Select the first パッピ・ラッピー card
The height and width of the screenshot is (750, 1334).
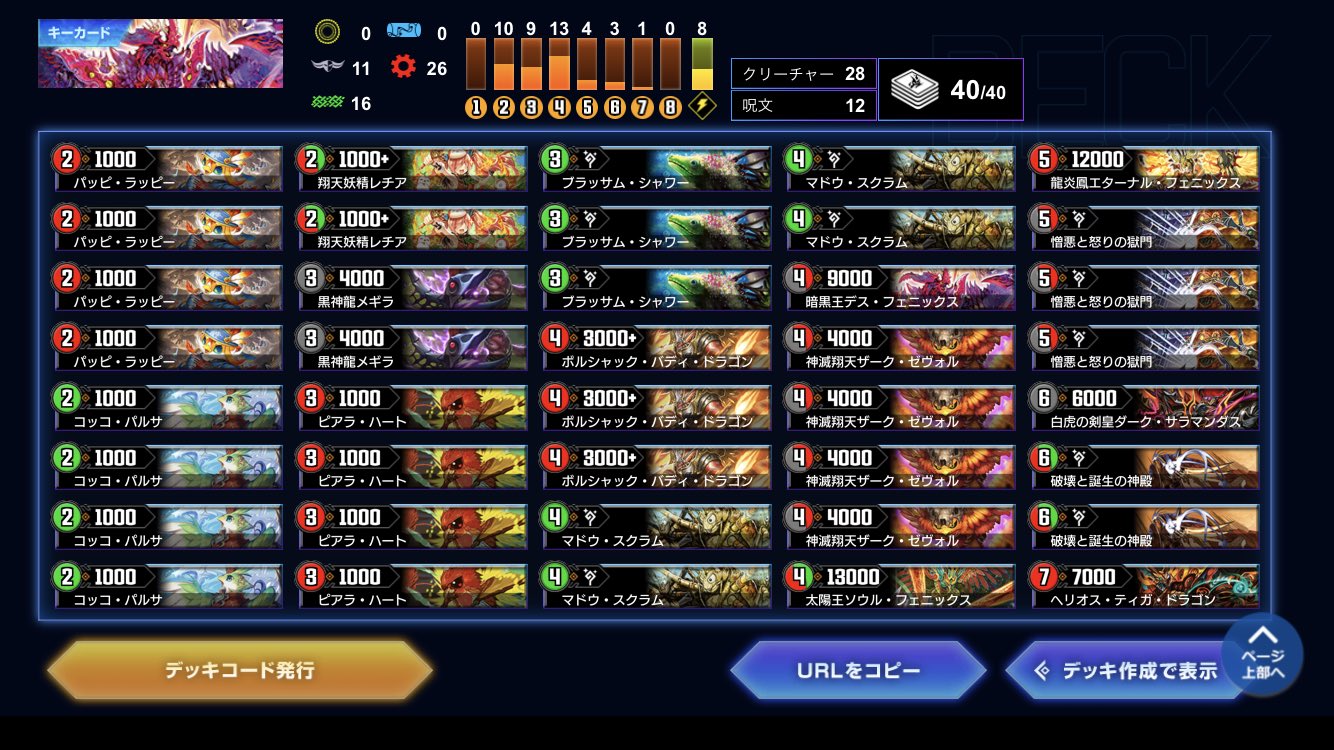165,167
